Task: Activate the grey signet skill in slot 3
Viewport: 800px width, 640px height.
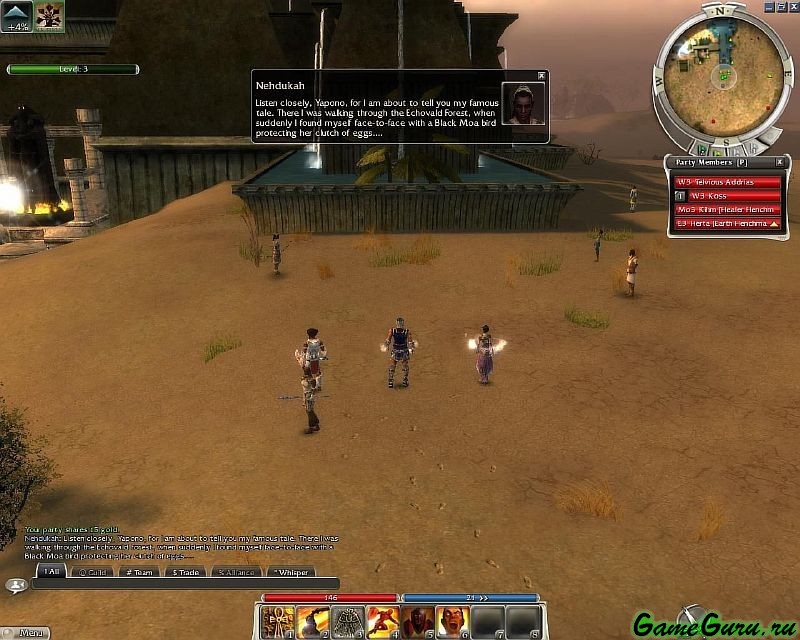Action: [348, 622]
